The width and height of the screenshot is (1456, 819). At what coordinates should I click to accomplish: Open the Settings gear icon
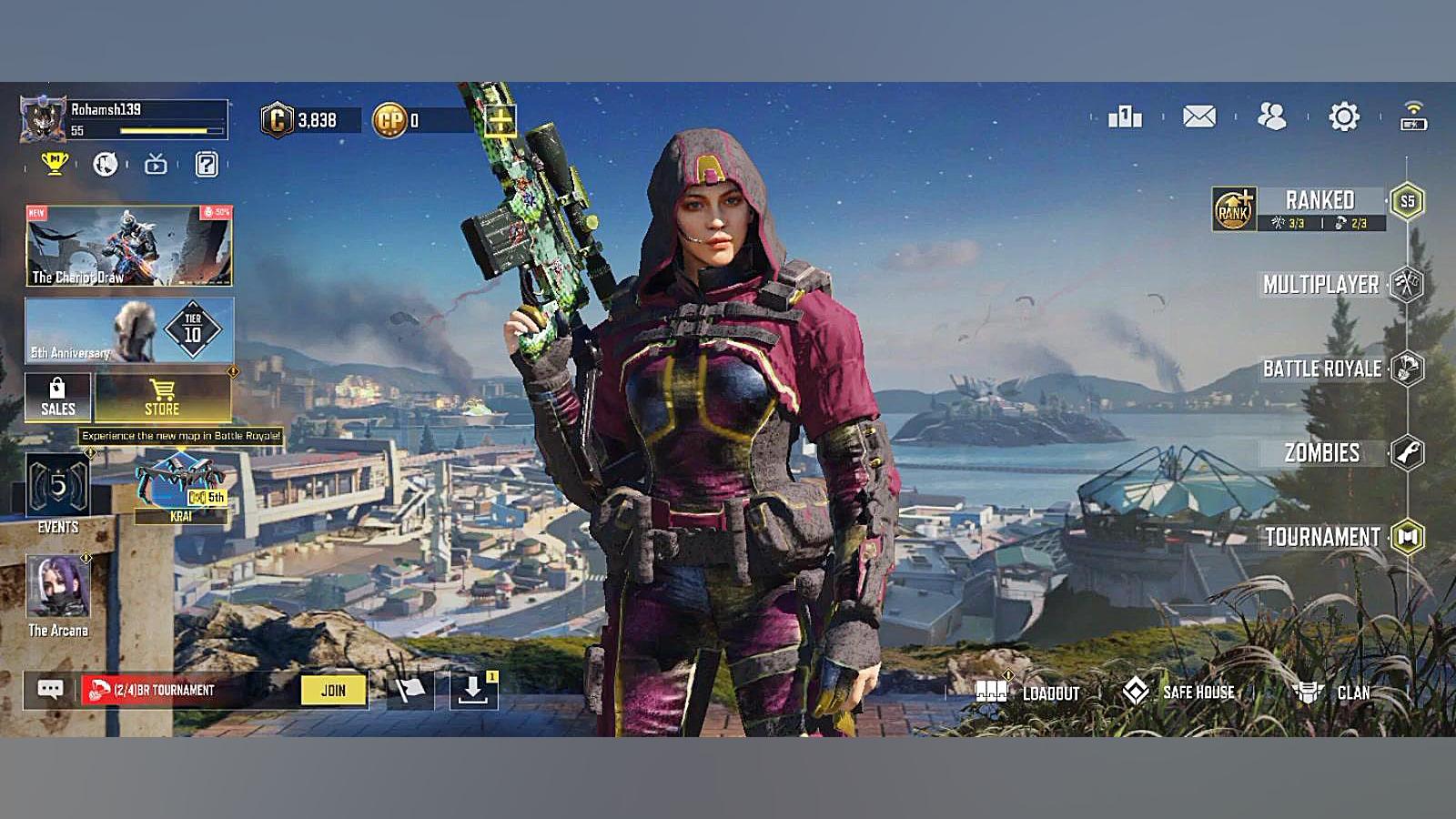[x=1343, y=116]
